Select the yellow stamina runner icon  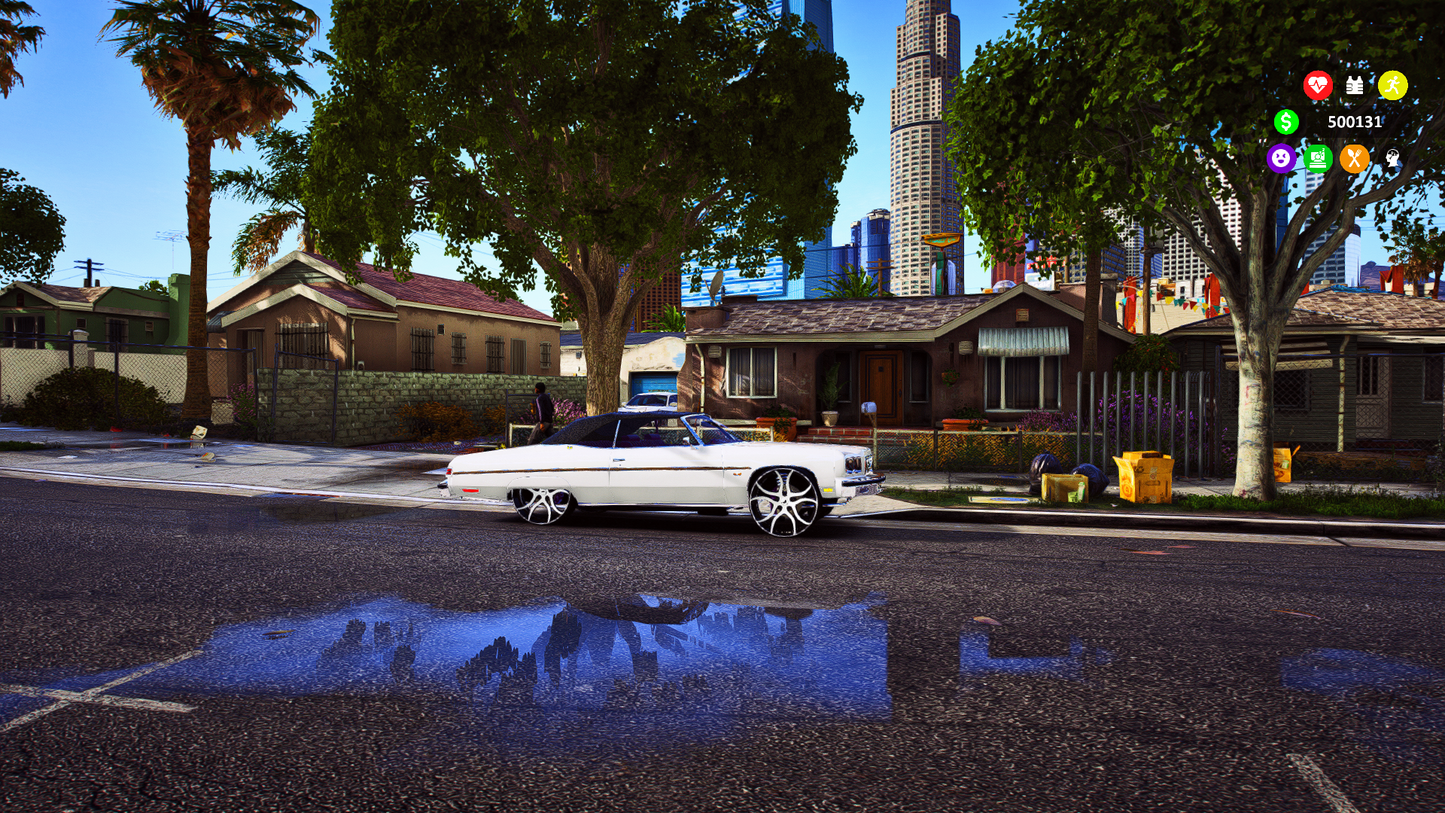click(1393, 85)
